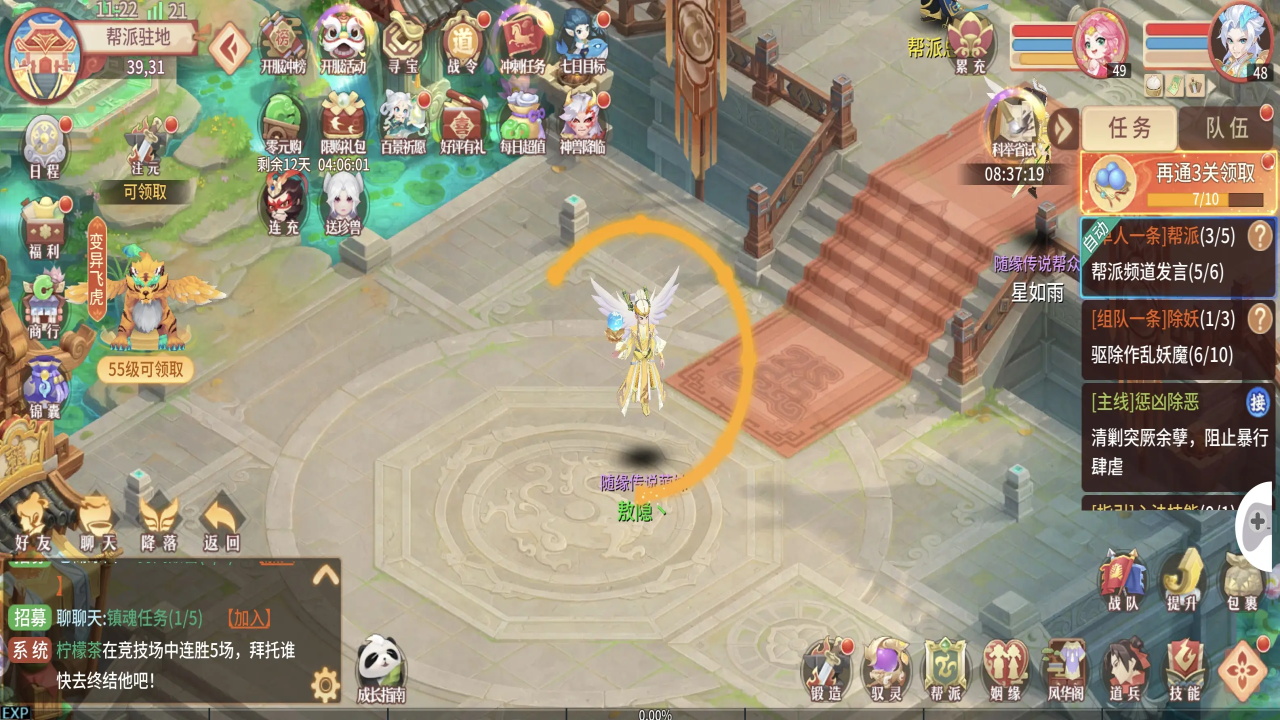Open the 七日目标 seven-day goals
This screenshot has height=720, width=1280.
[x=581, y=42]
